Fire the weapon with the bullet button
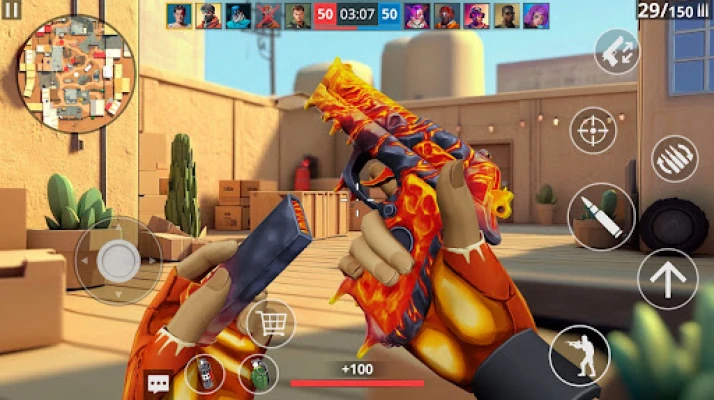714x400 pixels. 600,216
